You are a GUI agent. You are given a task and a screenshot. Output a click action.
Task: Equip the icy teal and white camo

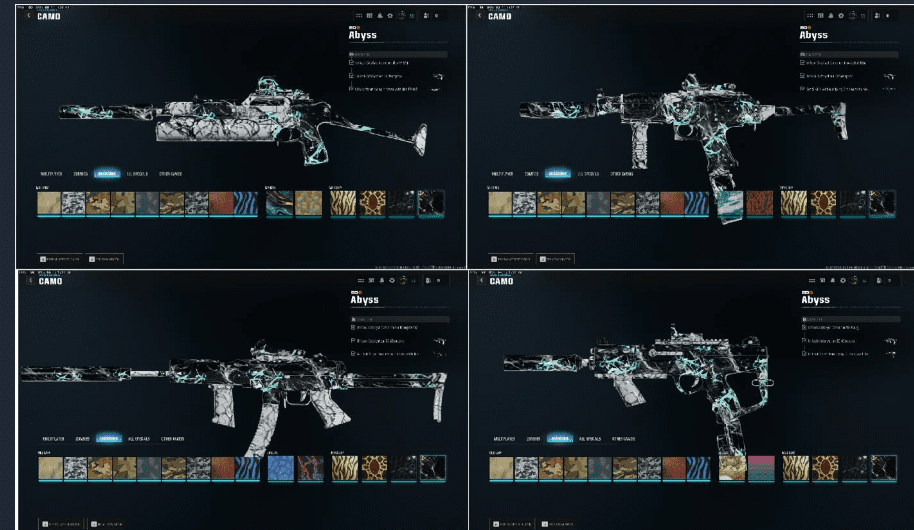[730, 204]
